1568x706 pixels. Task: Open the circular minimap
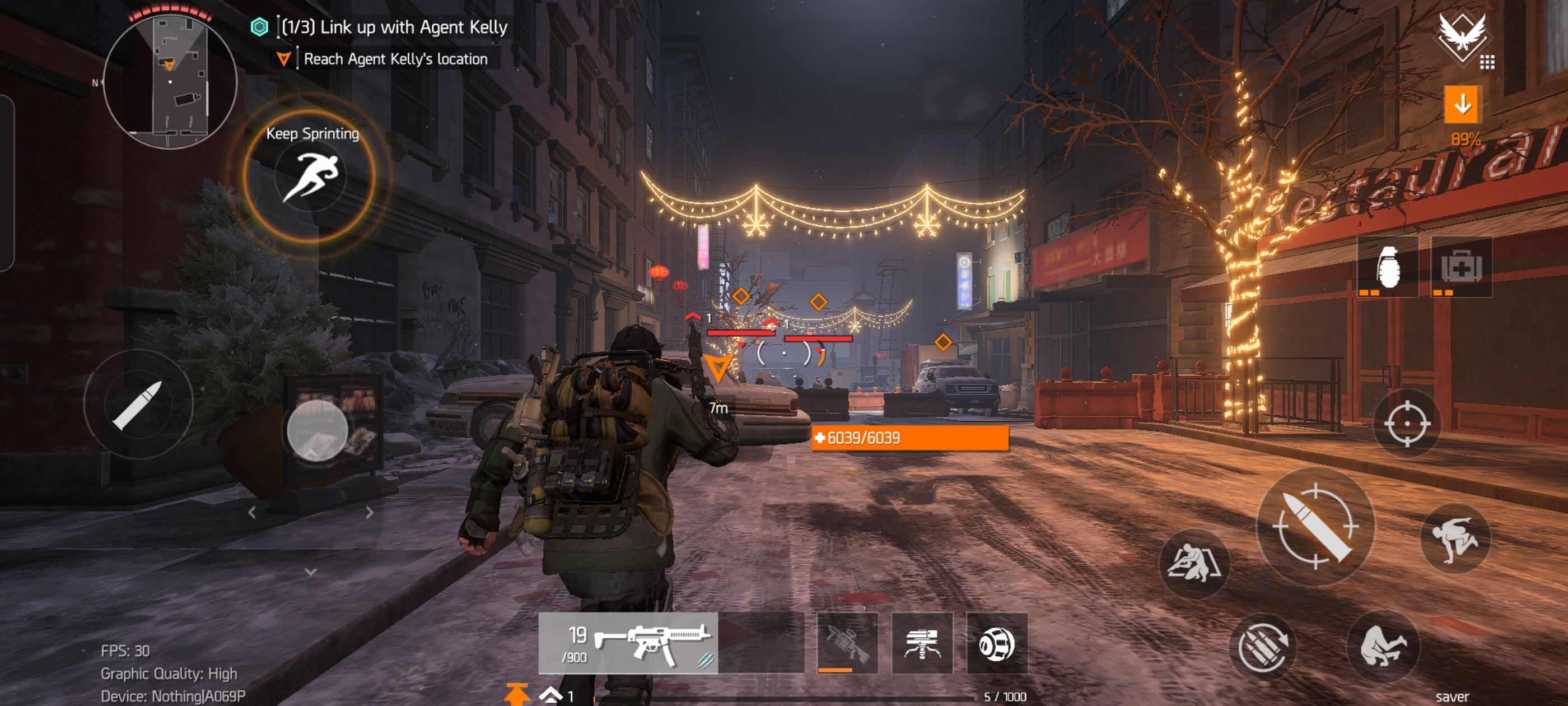(170, 80)
